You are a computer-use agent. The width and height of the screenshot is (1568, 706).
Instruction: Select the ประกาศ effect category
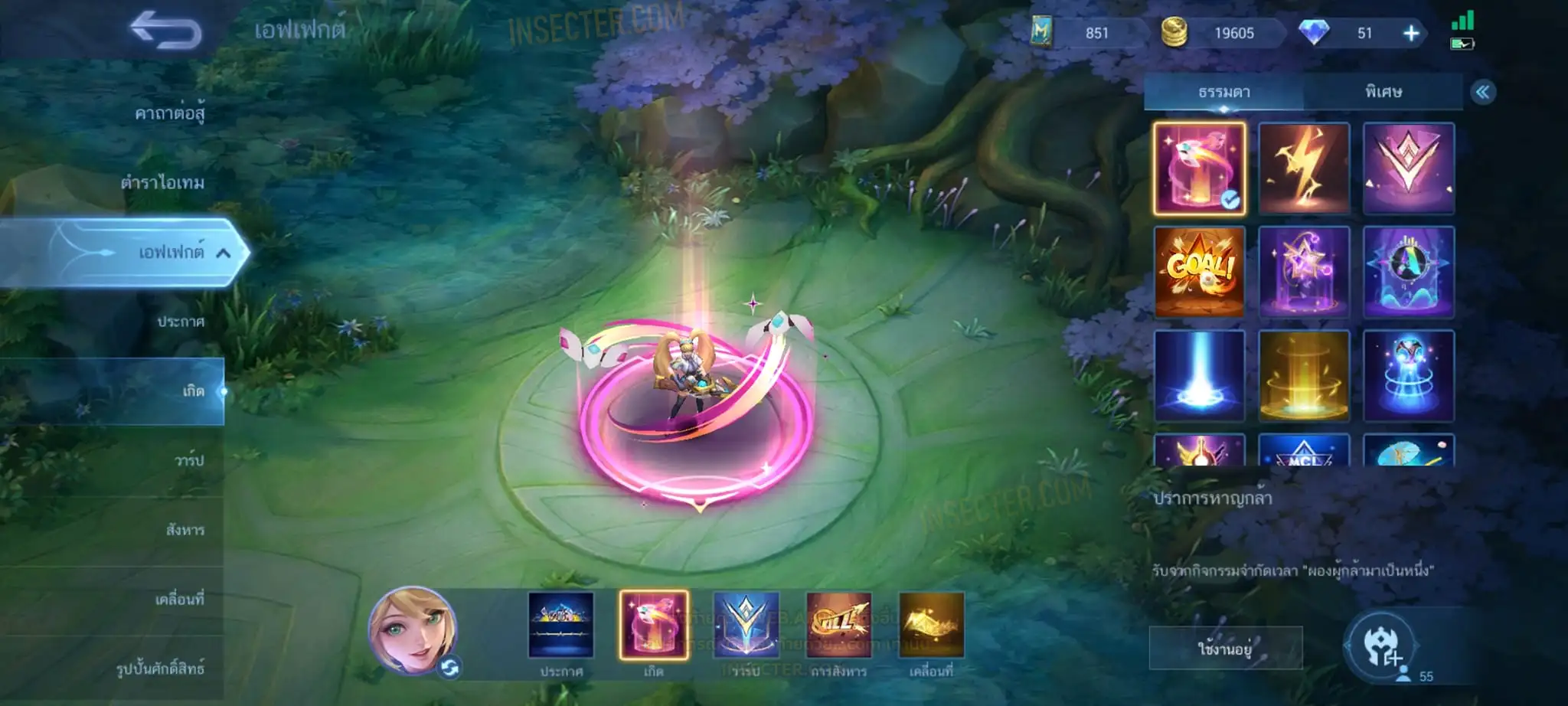[181, 322]
